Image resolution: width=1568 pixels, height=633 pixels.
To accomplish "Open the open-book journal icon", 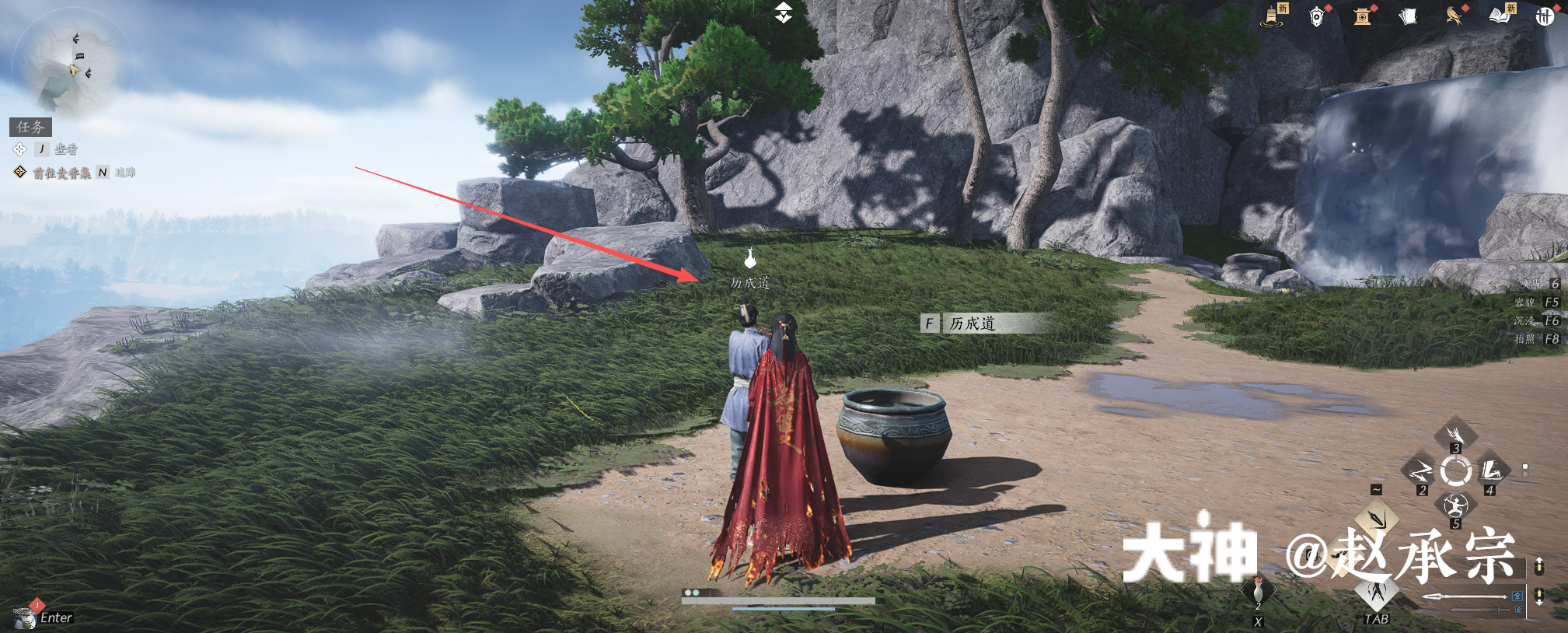I will [x=1500, y=16].
